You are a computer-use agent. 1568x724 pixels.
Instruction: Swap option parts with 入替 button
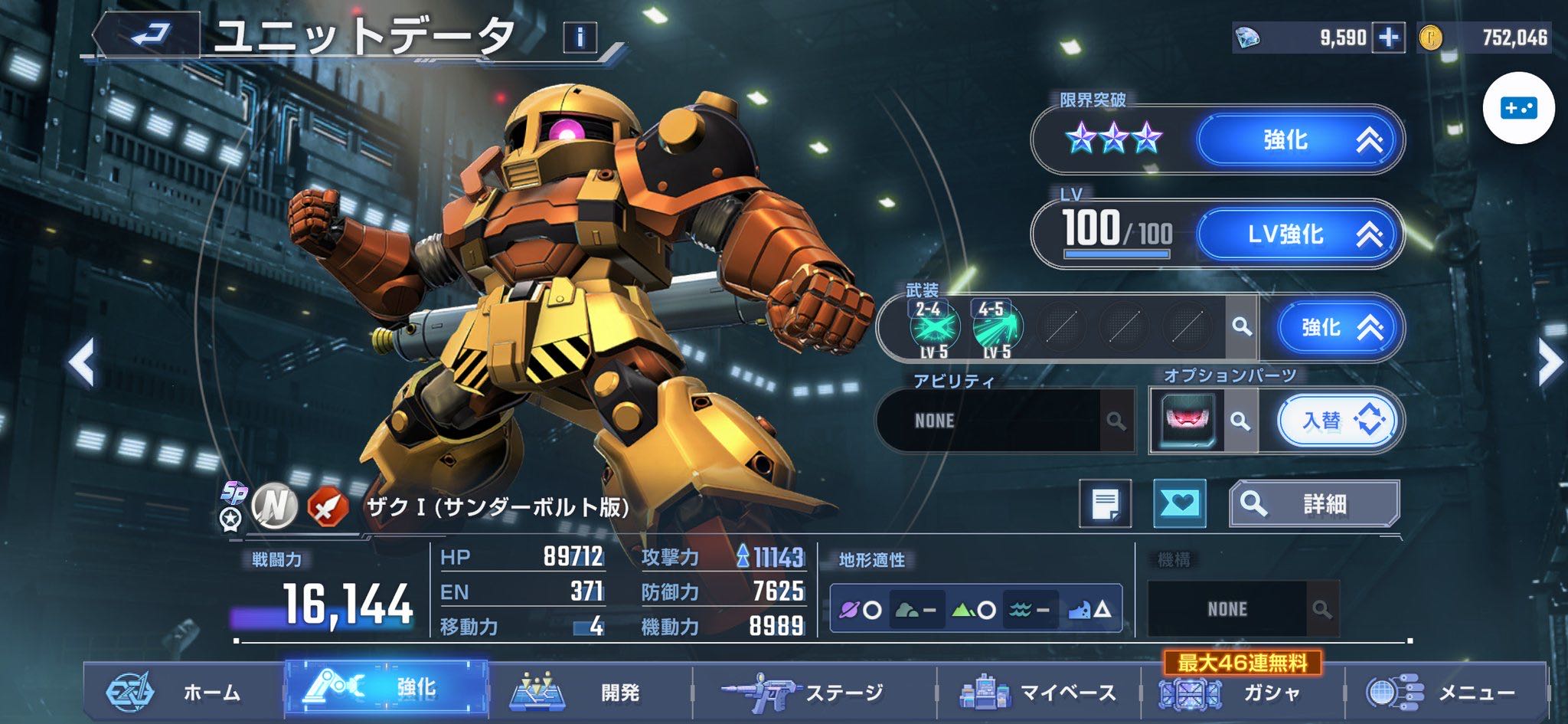1338,421
